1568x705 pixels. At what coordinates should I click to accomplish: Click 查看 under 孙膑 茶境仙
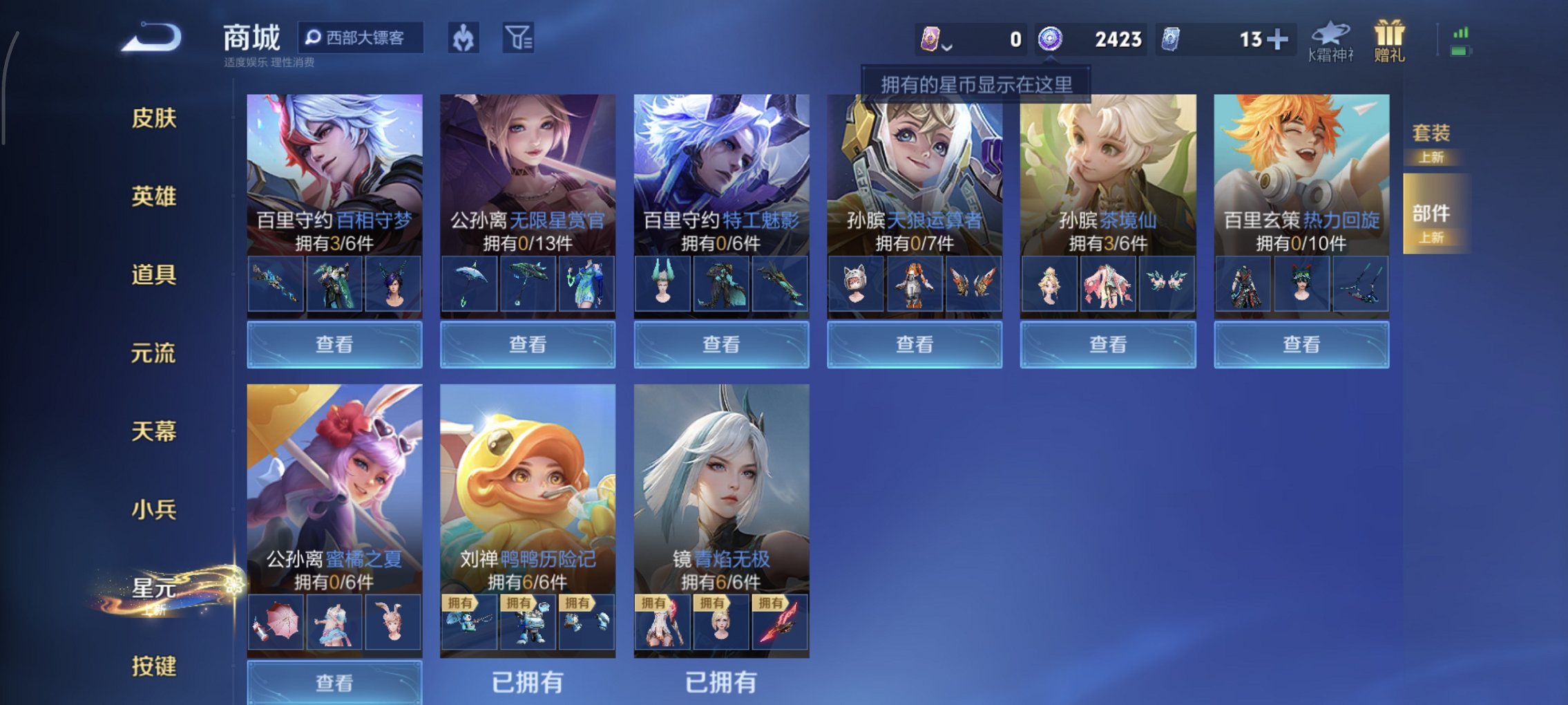click(x=1108, y=344)
